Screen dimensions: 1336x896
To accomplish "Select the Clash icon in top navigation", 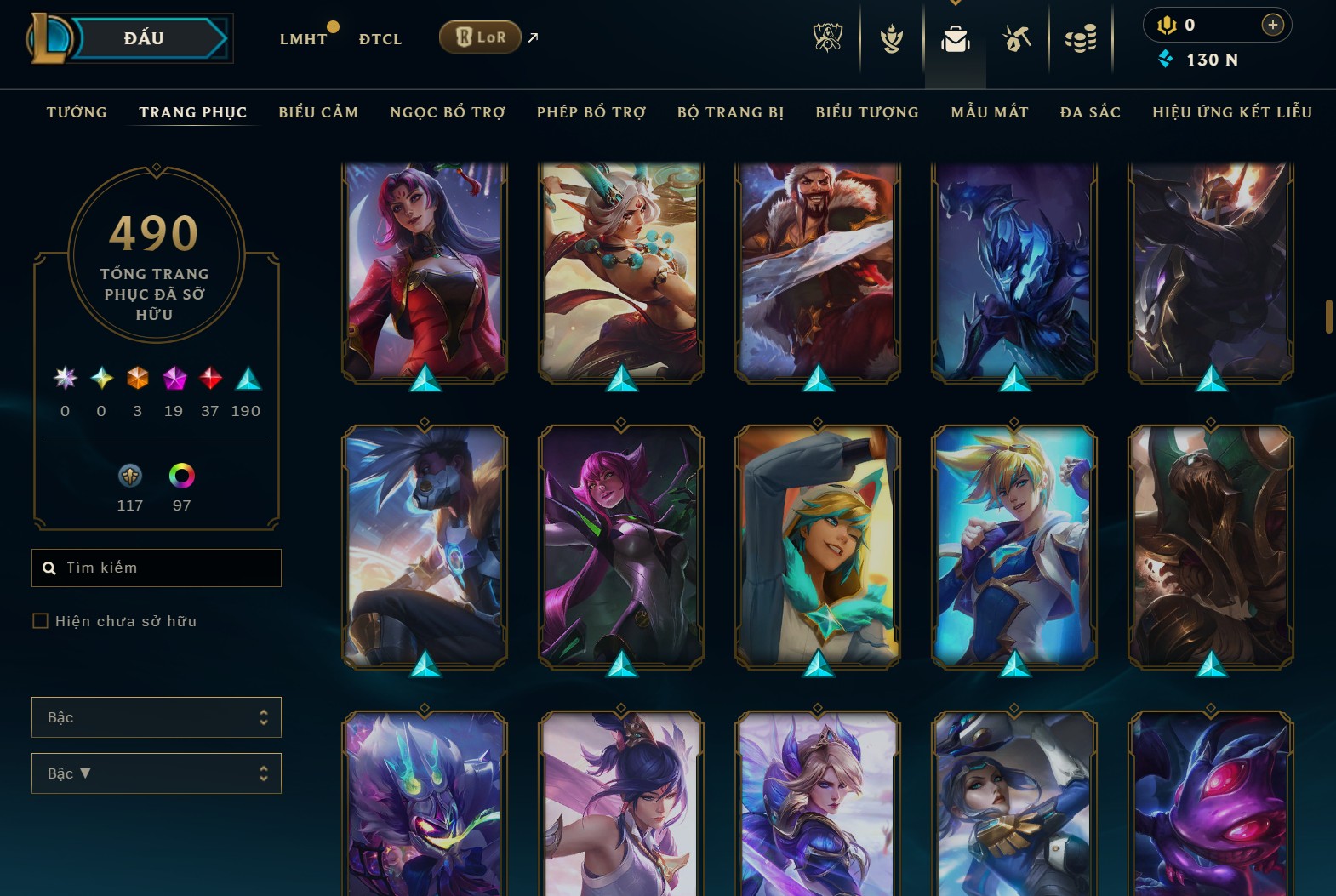I will pos(891,37).
